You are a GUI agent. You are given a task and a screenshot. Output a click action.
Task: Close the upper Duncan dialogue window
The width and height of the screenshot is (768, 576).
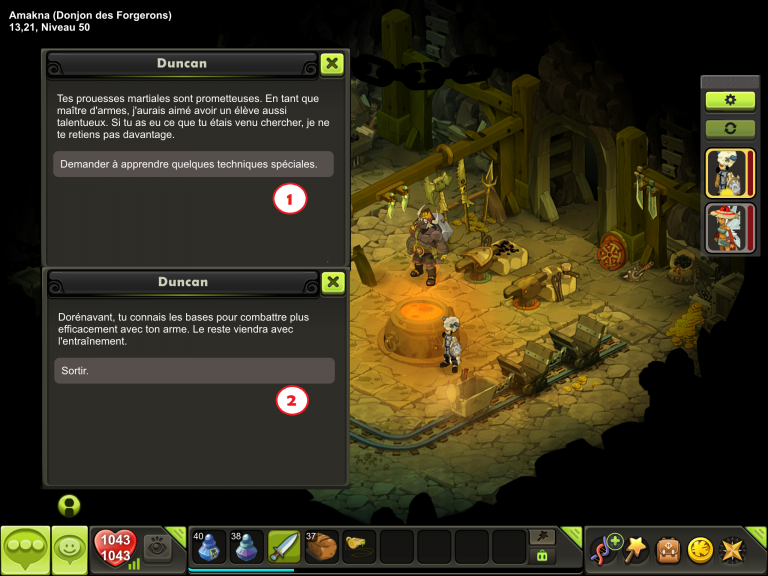point(333,64)
